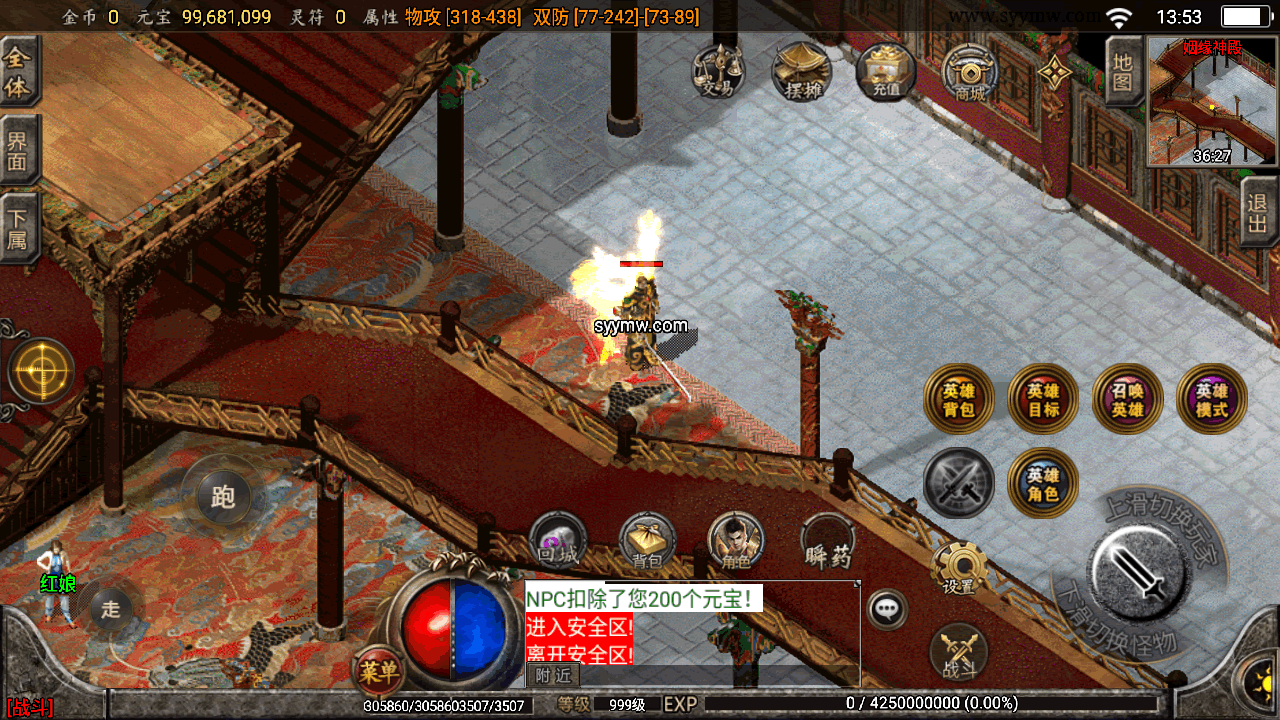Open the minimap thumbnail
The width and height of the screenshot is (1280, 720).
pyautogui.click(x=1212, y=100)
